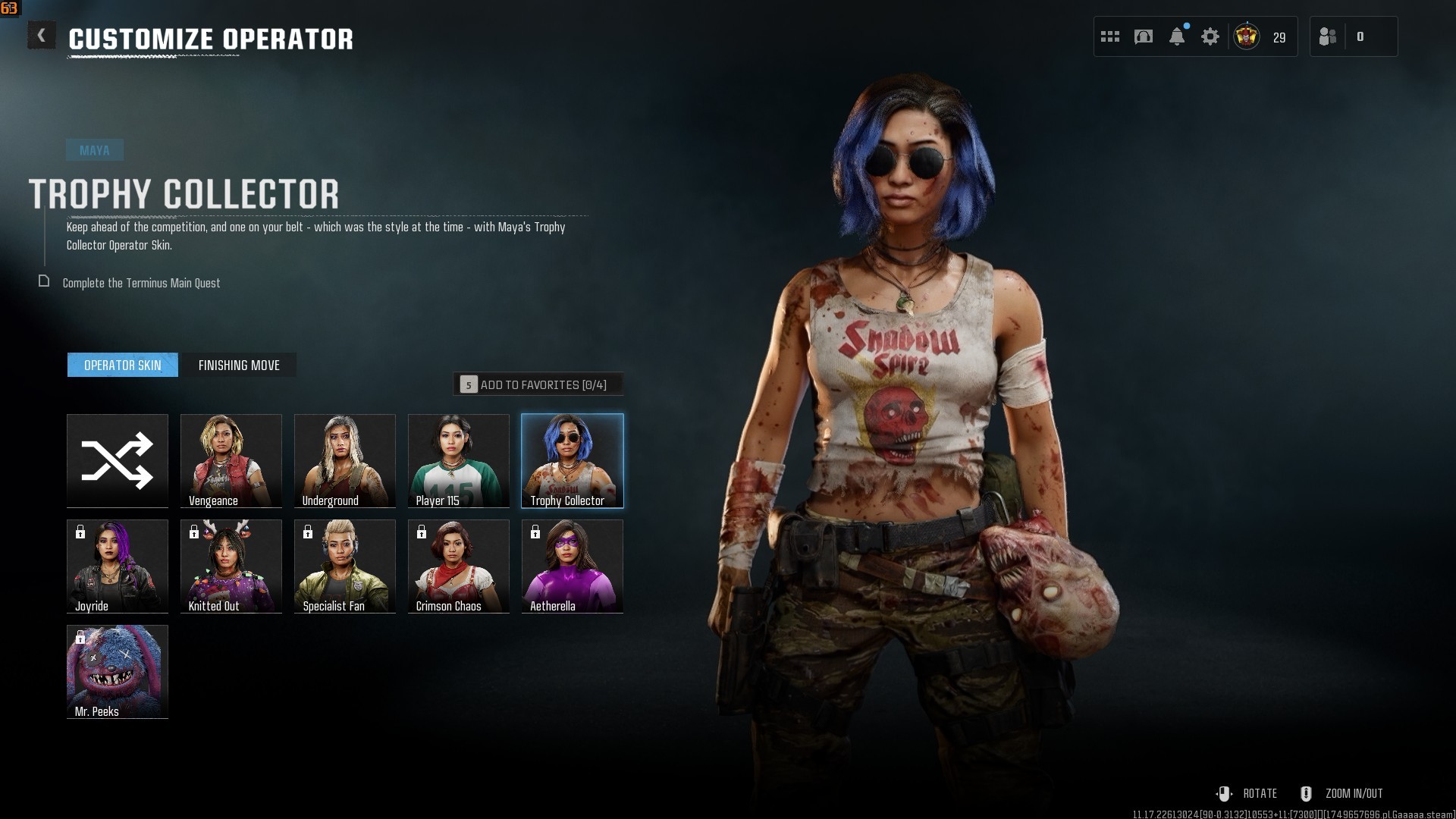Image resolution: width=1456 pixels, height=819 pixels.
Task: Open the settings gear
Action: click(1210, 36)
